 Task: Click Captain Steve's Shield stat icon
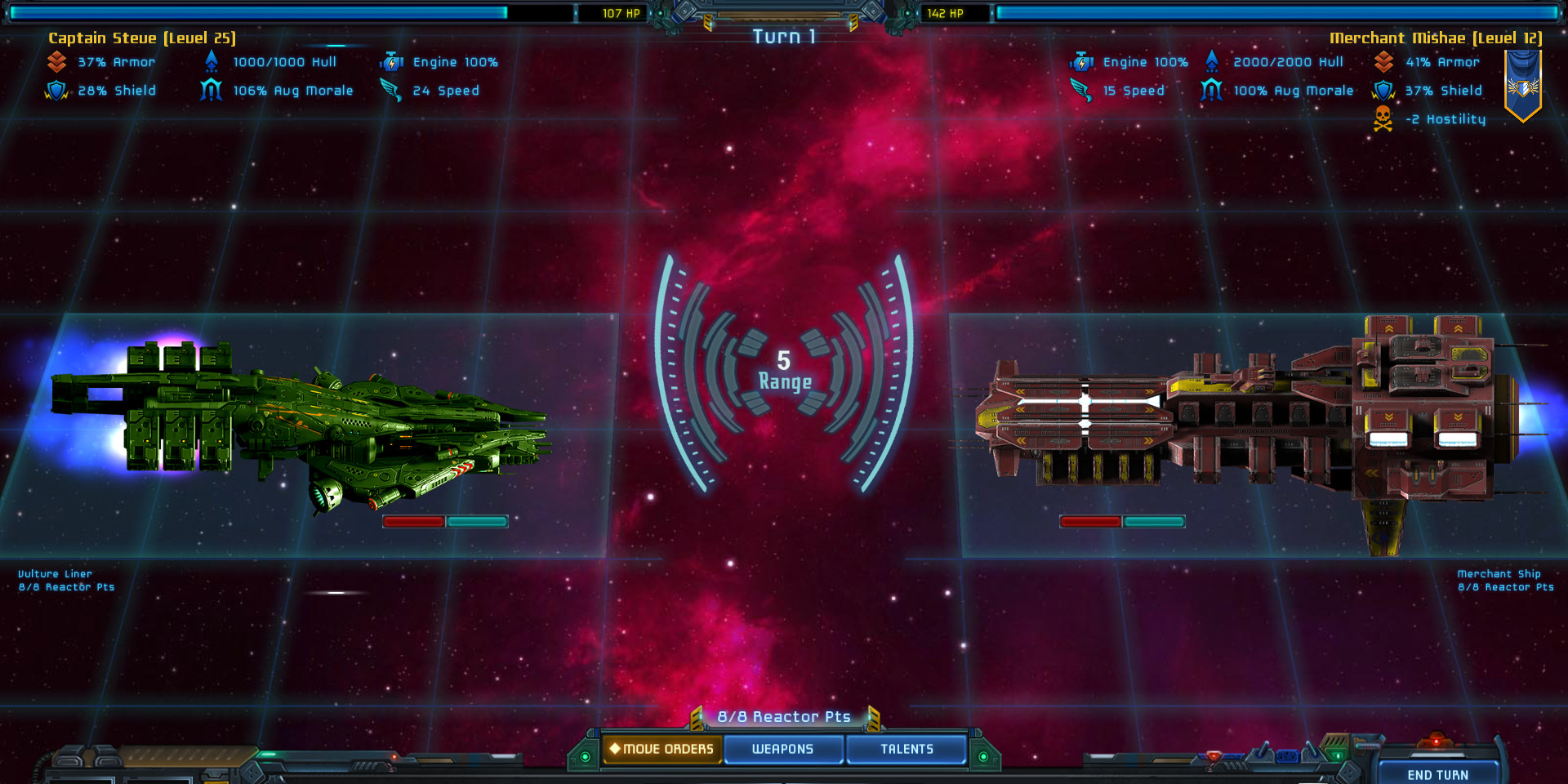click(x=56, y=90)
